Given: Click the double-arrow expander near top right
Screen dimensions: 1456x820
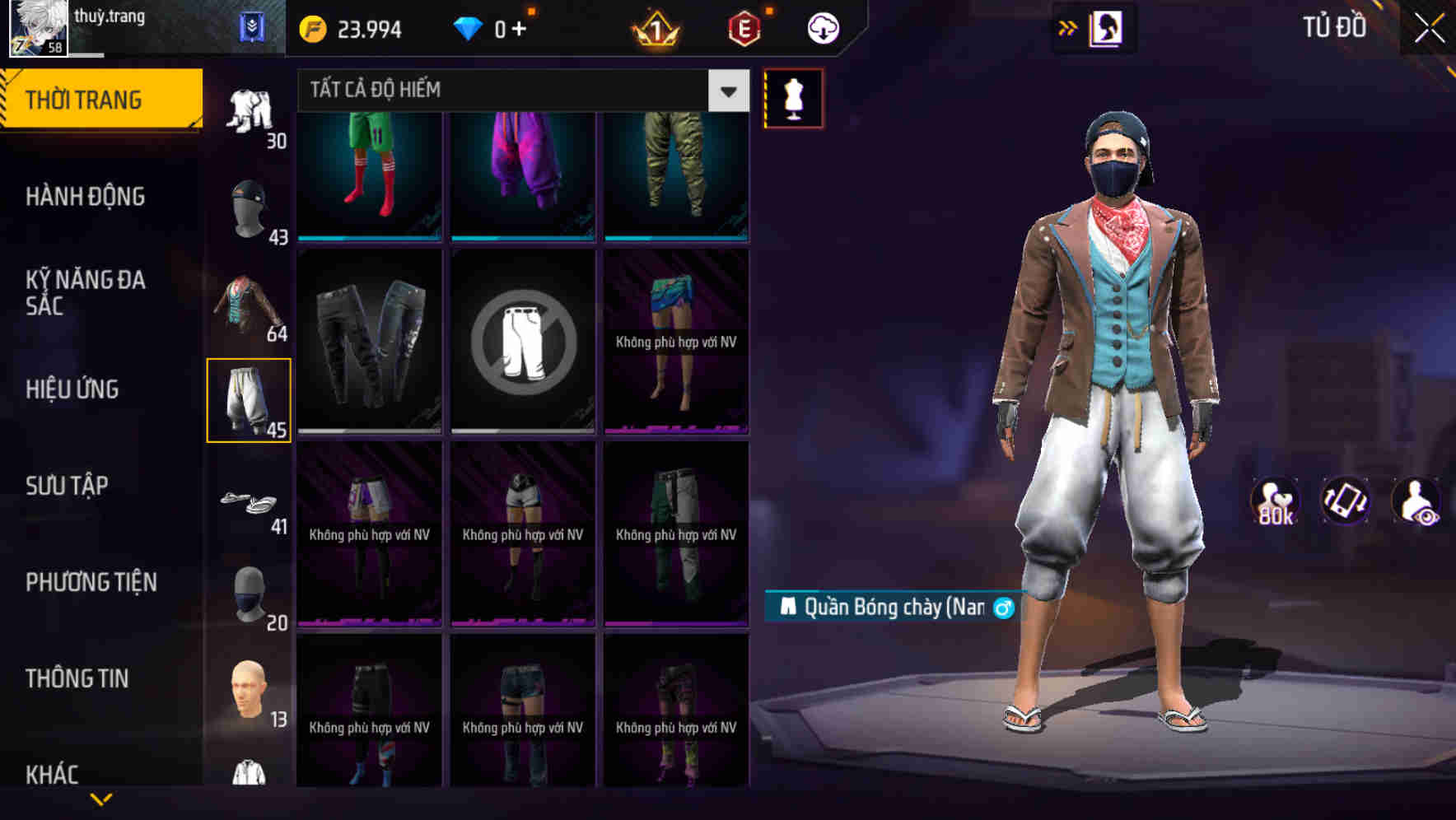Looking at the screenshot, I should [x=1067, y=27].
